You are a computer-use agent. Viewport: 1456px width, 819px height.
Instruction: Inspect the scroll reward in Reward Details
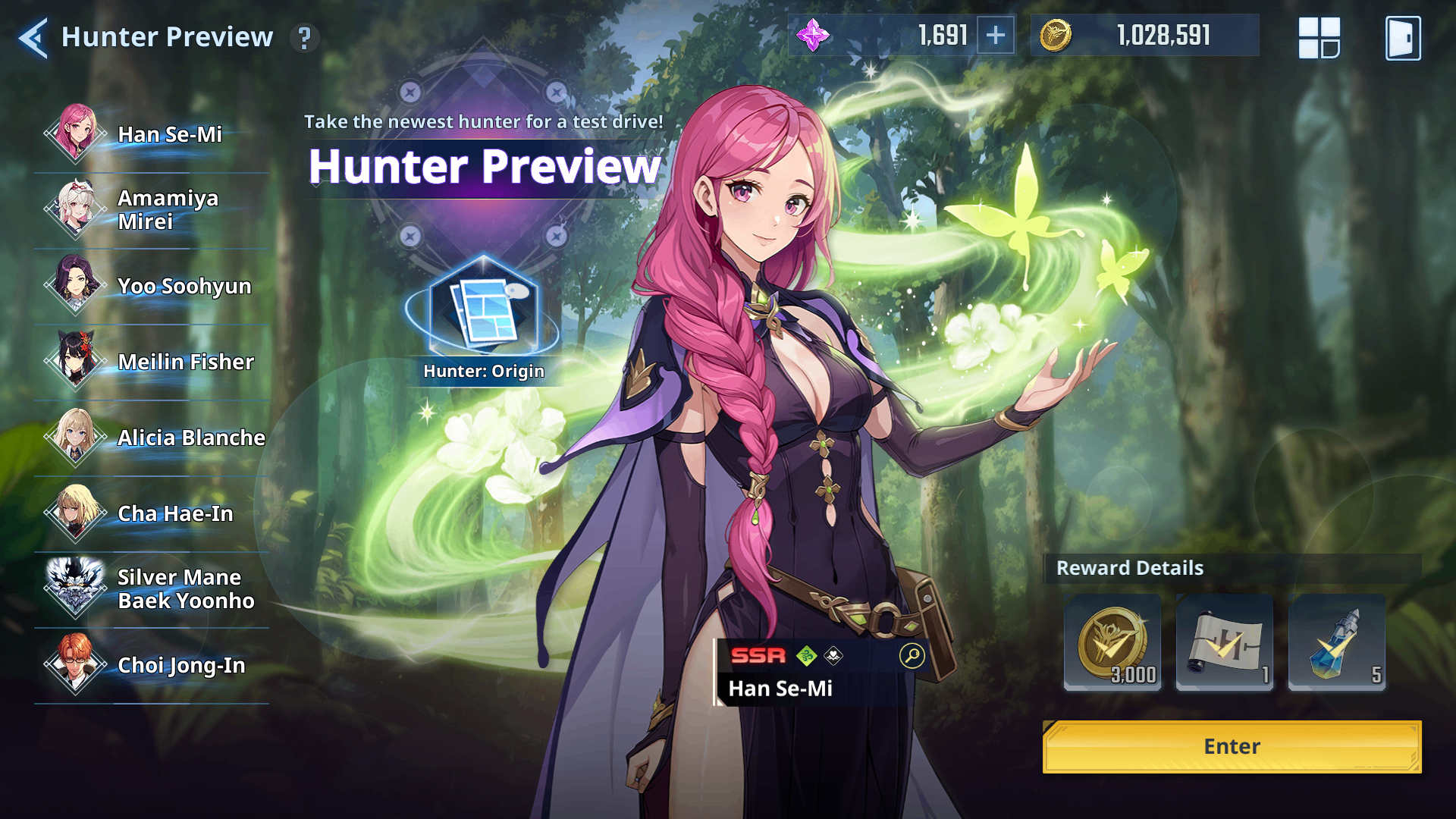pos(1224,643)
